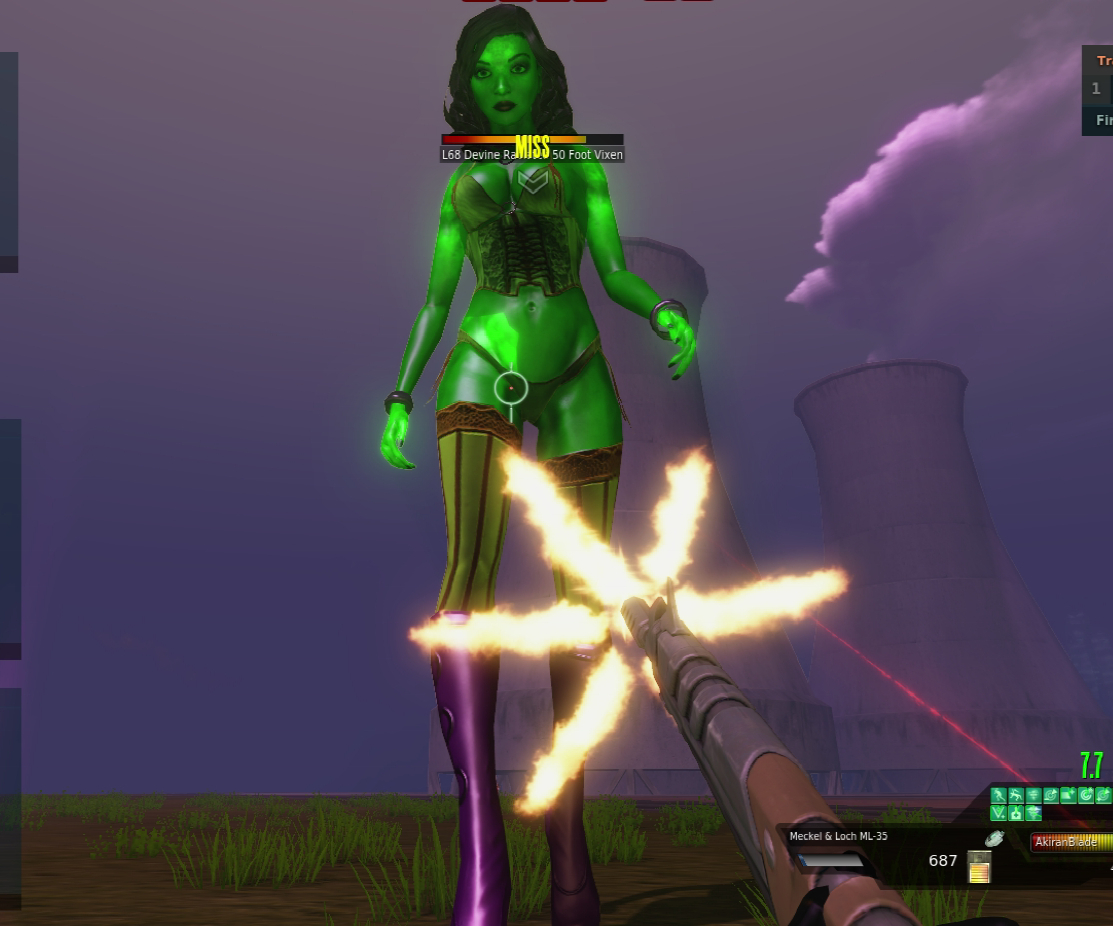Click the blue-tinted winged buff icon
This screenshot has height=926, width=1113.
coord(1033,813)
